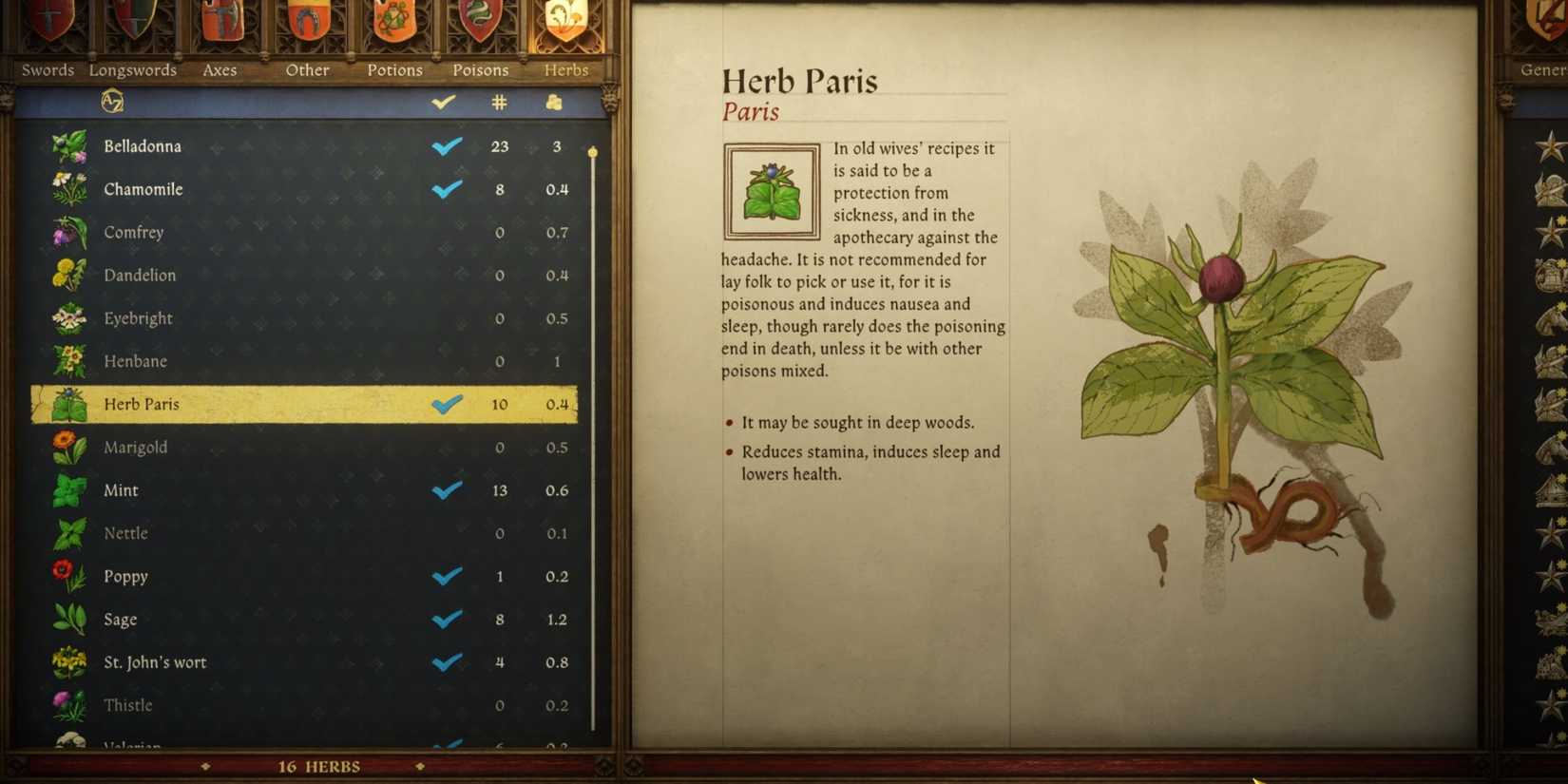Click the Belladonna herb icon

coord(67,146)
